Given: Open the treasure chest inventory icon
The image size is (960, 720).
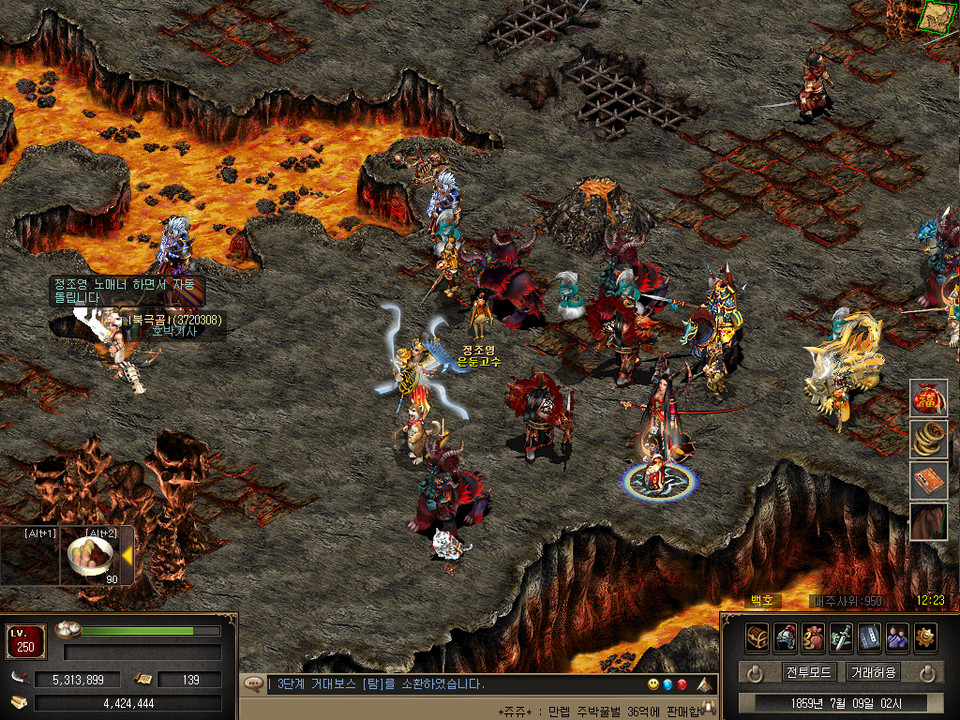Looking at the screenshot, I should pyautogui.click(x=757, y=637).
